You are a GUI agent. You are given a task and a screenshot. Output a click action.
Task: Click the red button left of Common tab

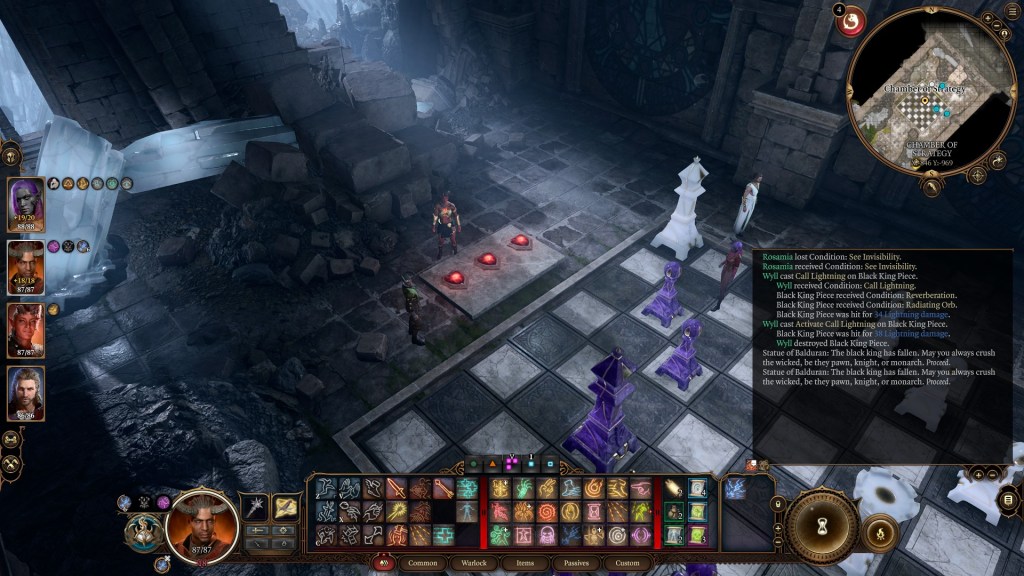pos(383,563)
